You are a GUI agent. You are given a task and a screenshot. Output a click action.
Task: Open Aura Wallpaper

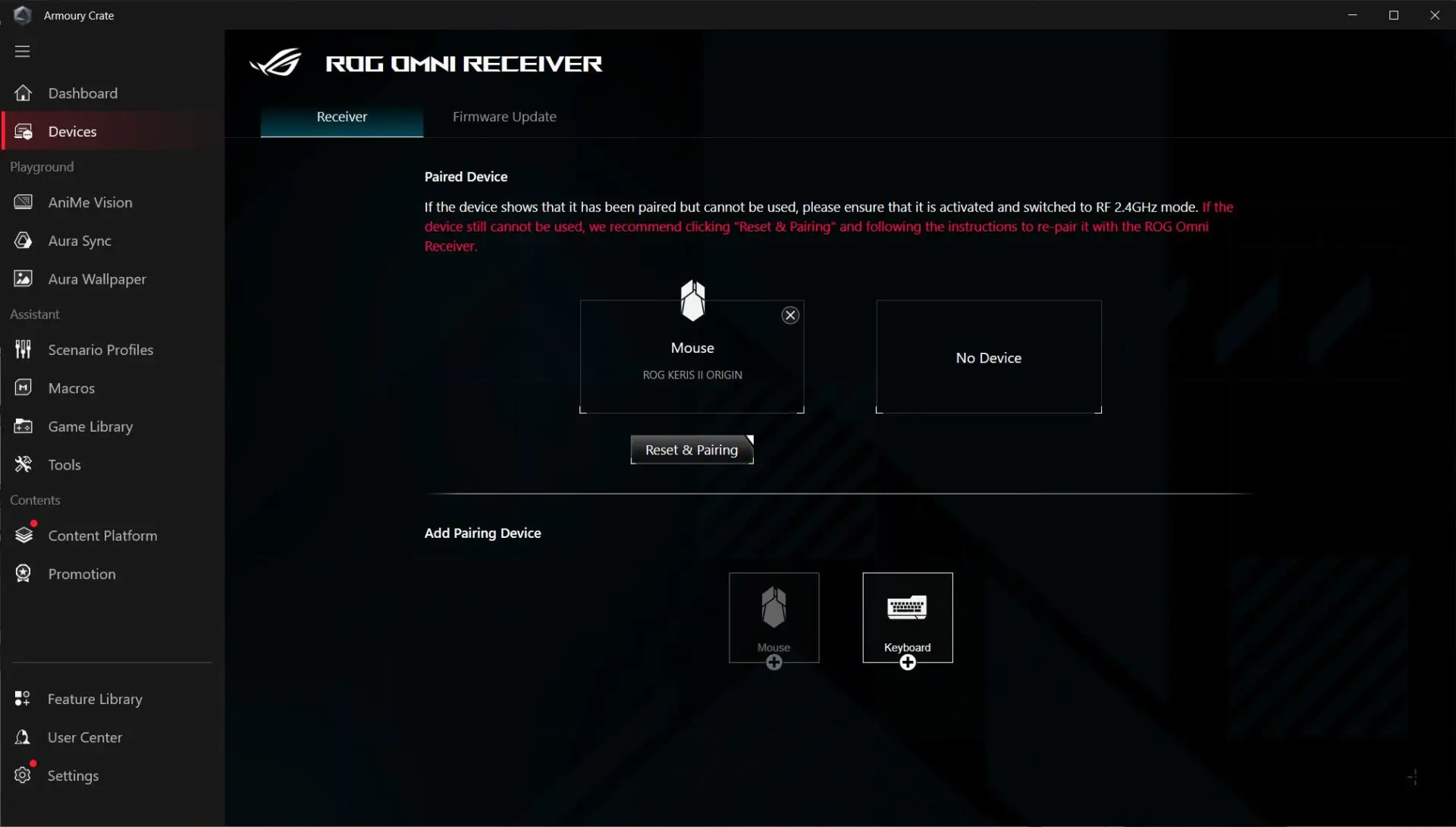coord(97,278)
